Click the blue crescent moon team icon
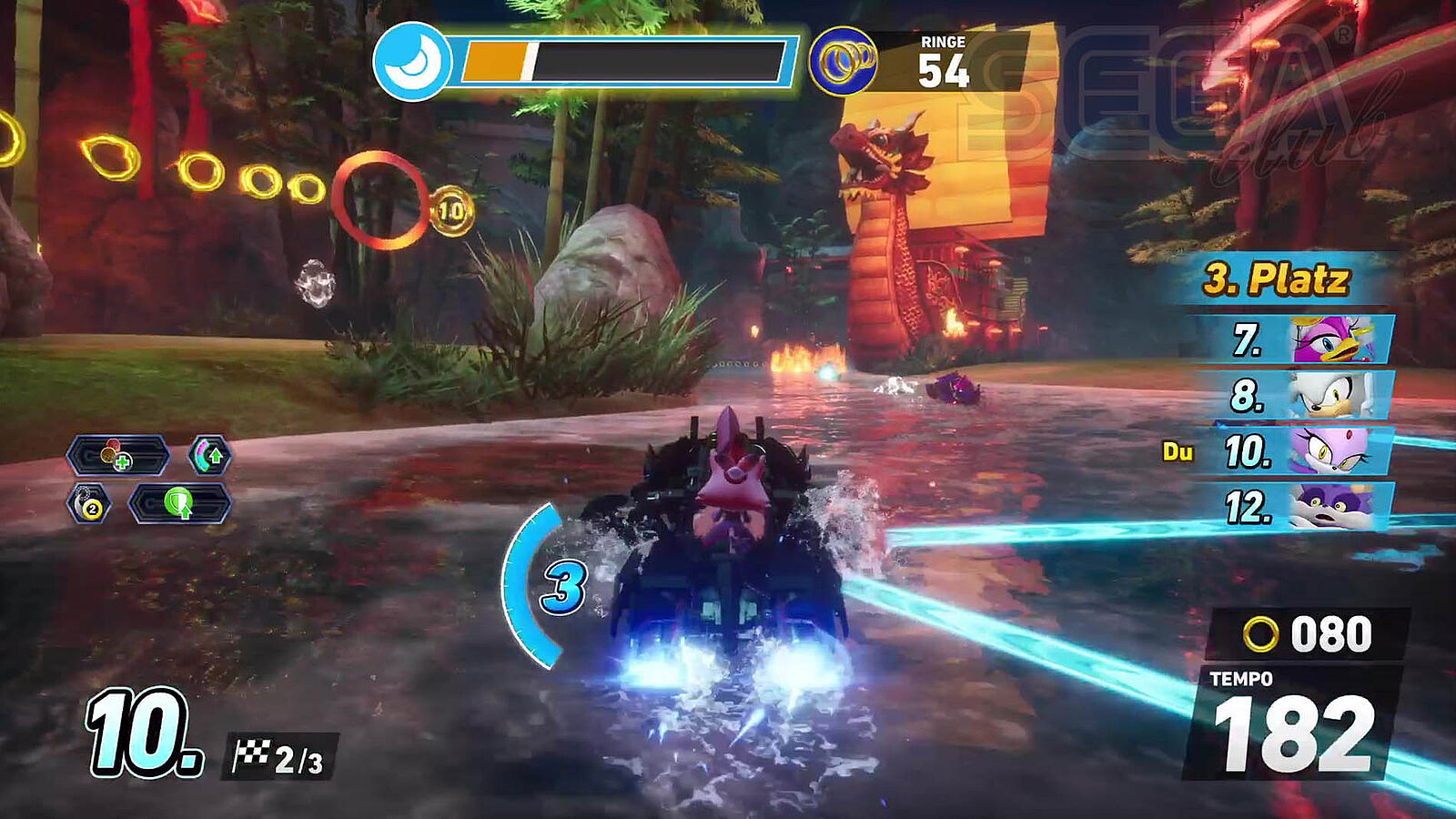The width and height of the screenshot is (1456, 819). tap(412, 61)
